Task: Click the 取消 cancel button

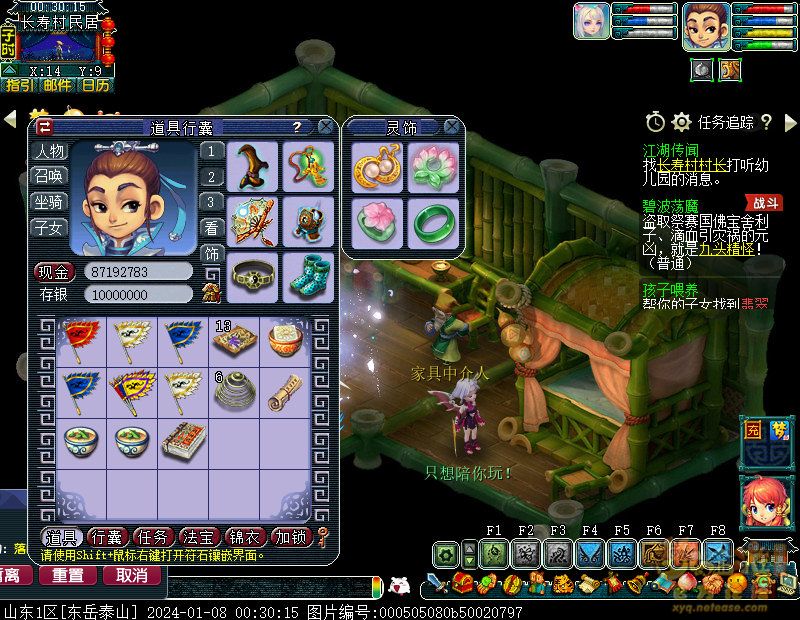Action: pos(131,575)
